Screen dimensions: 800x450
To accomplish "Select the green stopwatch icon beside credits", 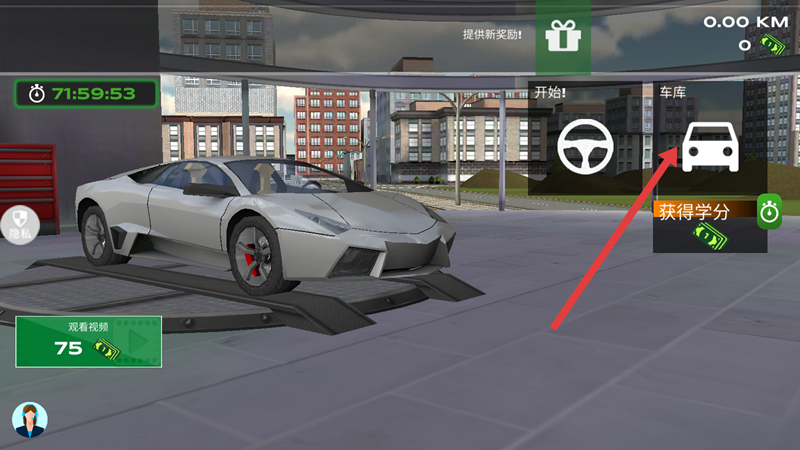I will point(768,212).
